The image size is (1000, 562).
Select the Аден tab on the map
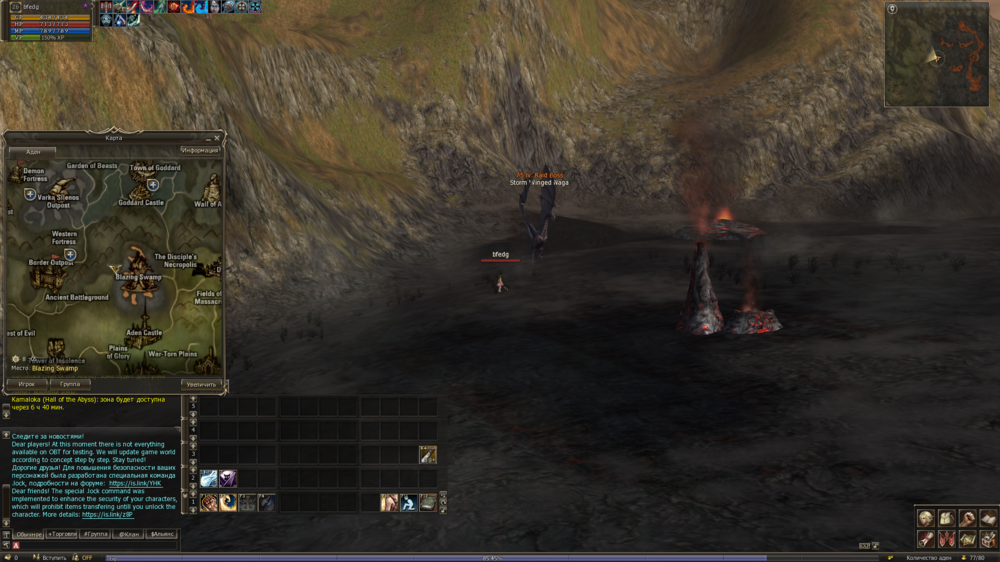(x=33, y=150)
